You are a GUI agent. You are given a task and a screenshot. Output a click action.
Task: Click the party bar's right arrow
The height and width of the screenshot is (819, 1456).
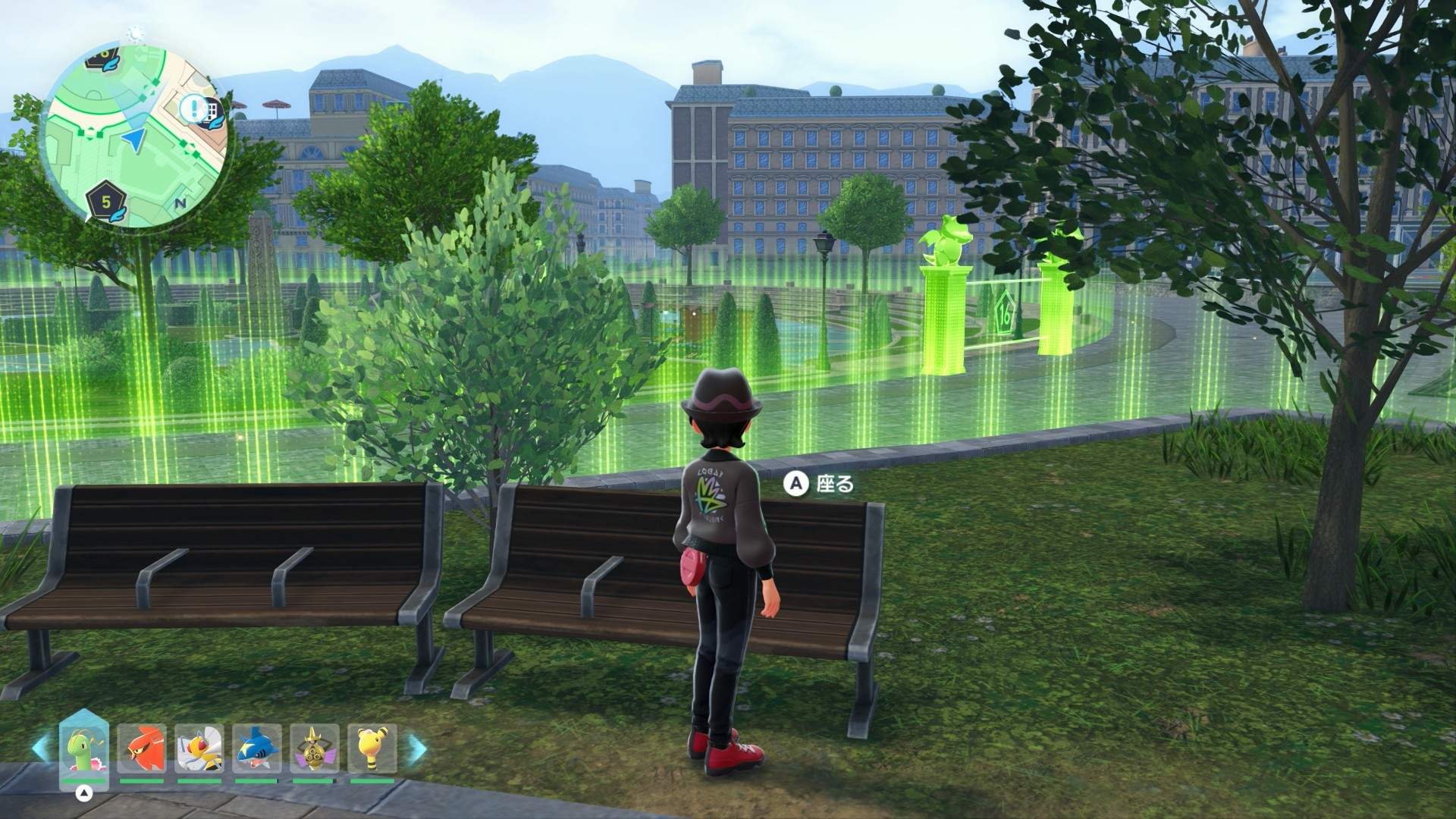[x=418, y=748]
